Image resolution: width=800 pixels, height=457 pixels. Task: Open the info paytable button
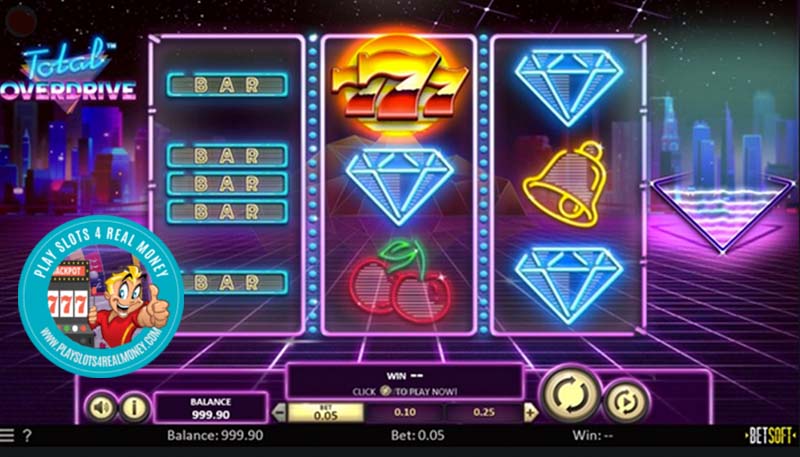point(135,407)
